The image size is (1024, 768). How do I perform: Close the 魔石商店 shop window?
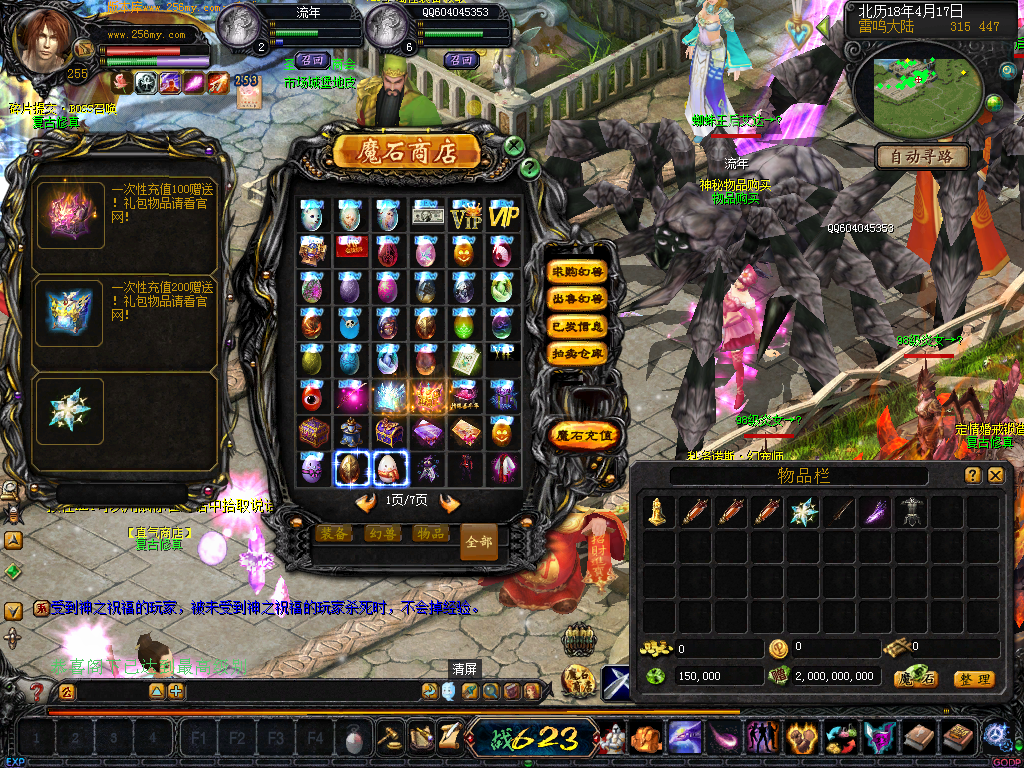(514, 146)
